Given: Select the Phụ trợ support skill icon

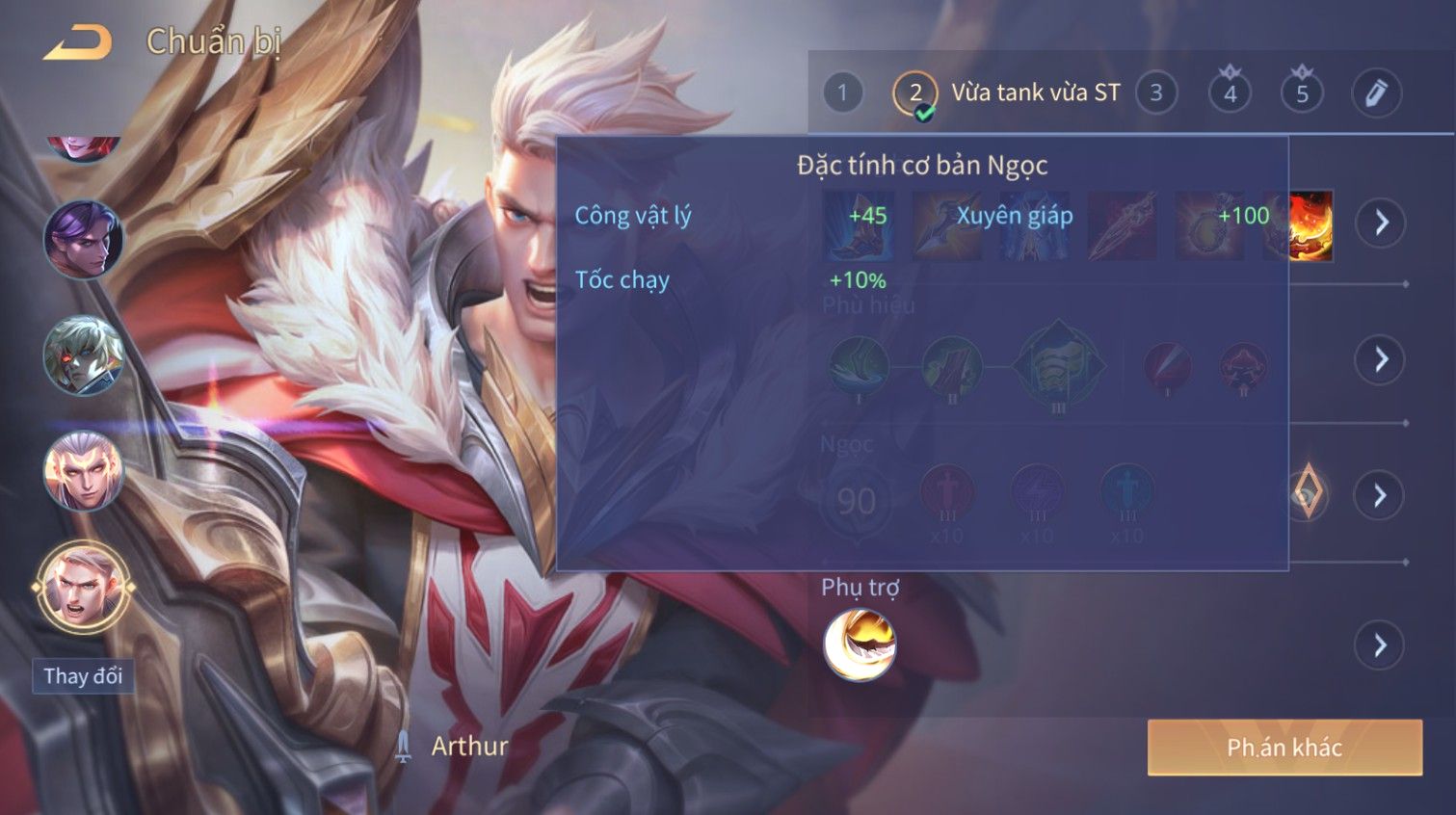Looking at the screenshot, I should 860,644.
